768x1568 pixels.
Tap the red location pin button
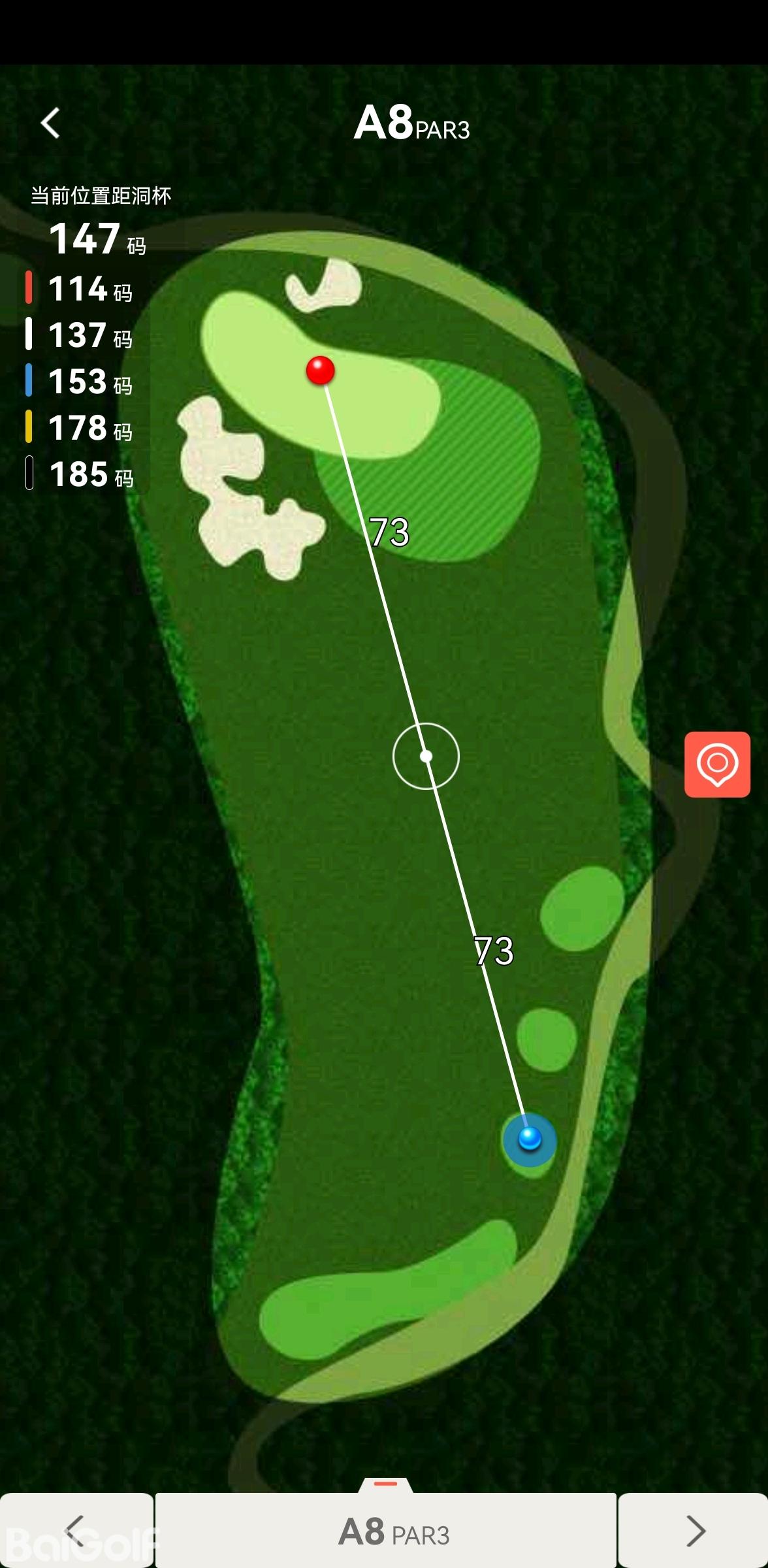[x=717, y=764]
